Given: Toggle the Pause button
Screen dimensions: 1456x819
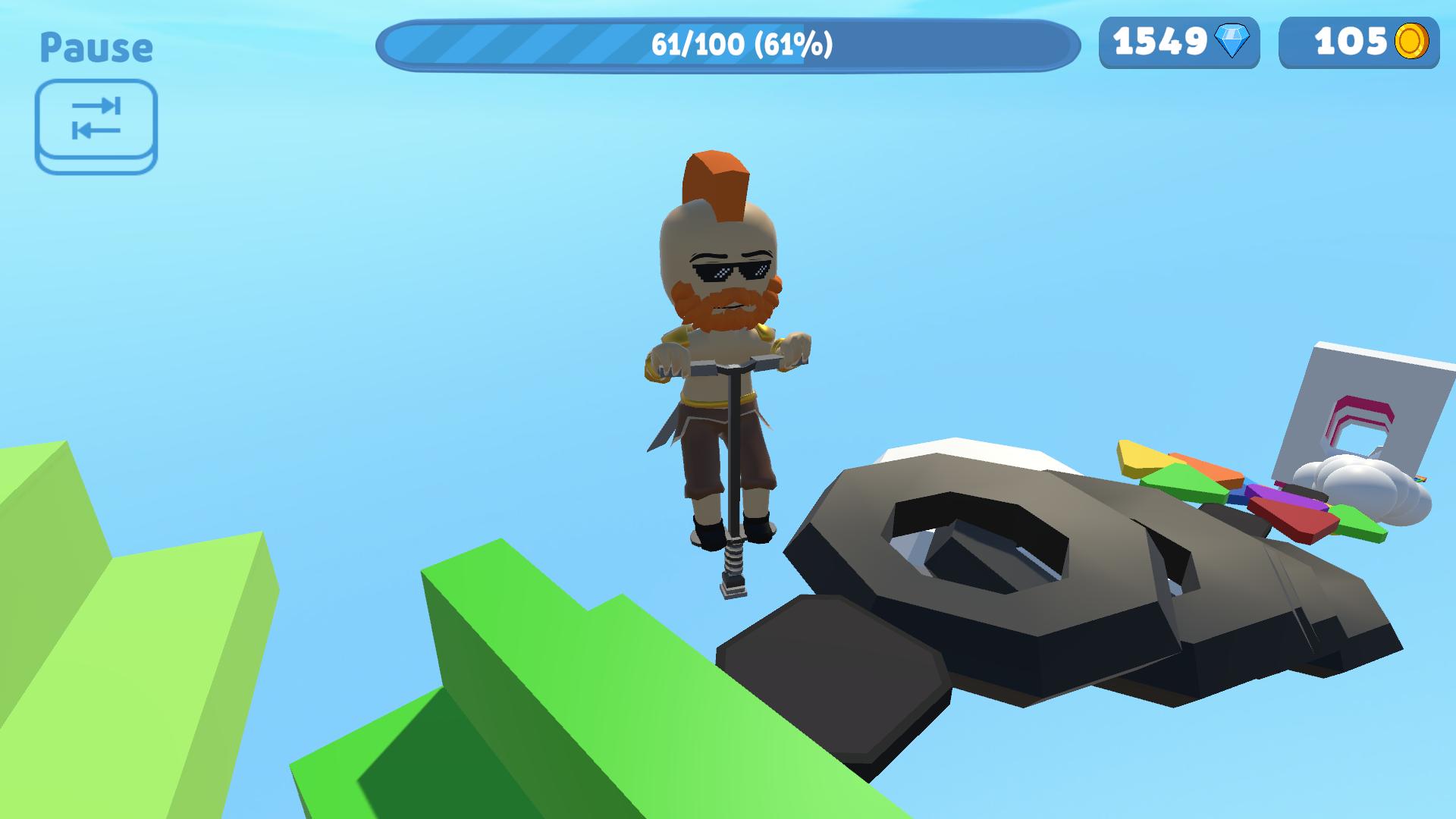Looking at the screenshot, I should [96, 47].
